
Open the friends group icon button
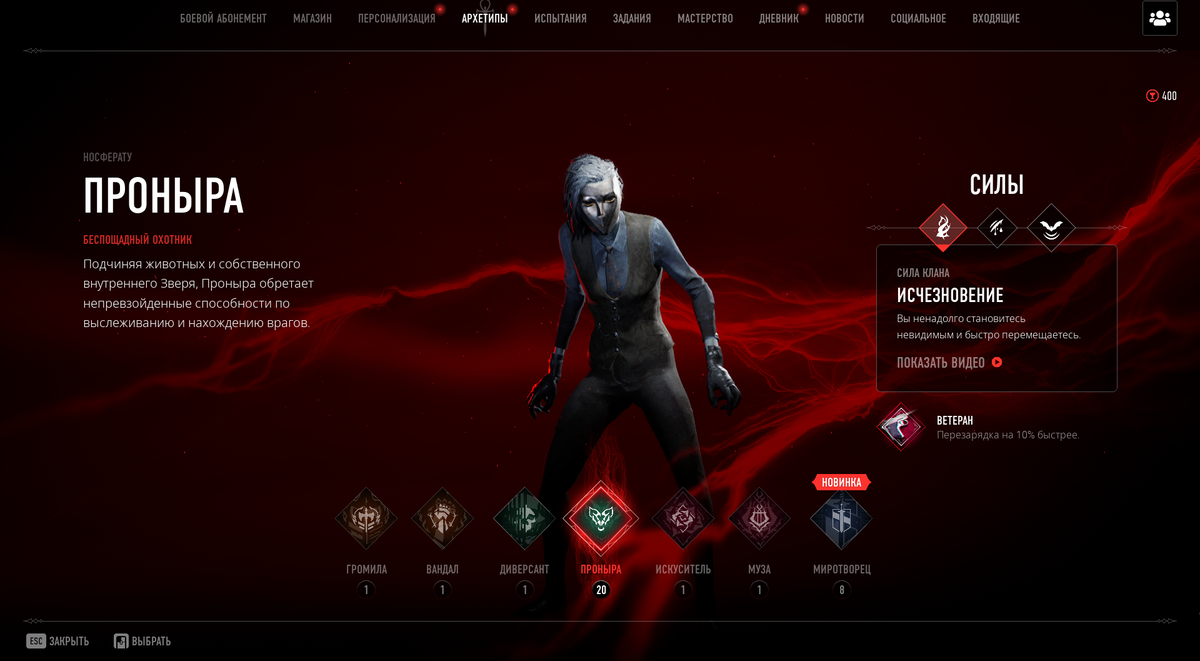click(1159, 18)
